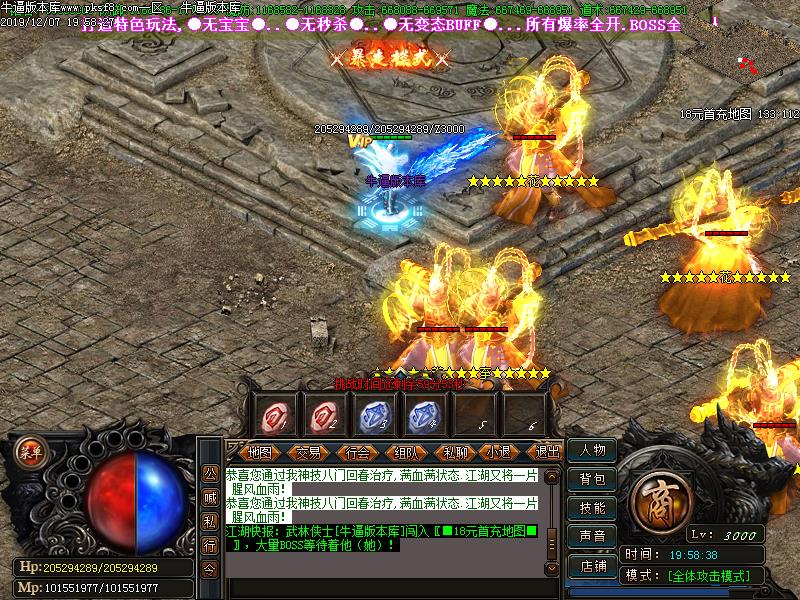Select the 组队 team button
Viewport: 800px width, 600px height.
405,452
